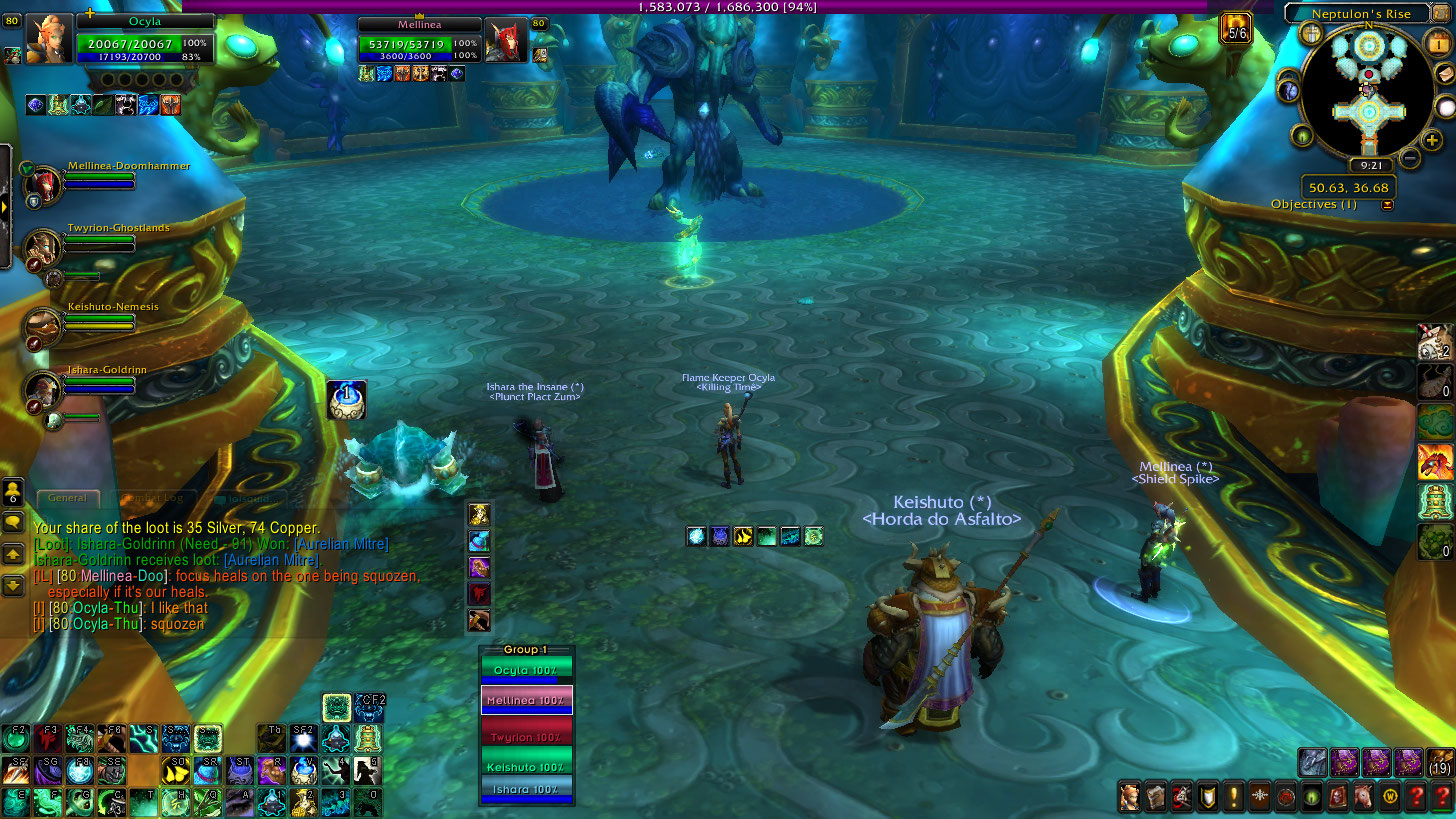Open the 5/6 dungeon encounter tracker icon
1456x819 pixels.
pyautogui.click(x=1236, y=27)
